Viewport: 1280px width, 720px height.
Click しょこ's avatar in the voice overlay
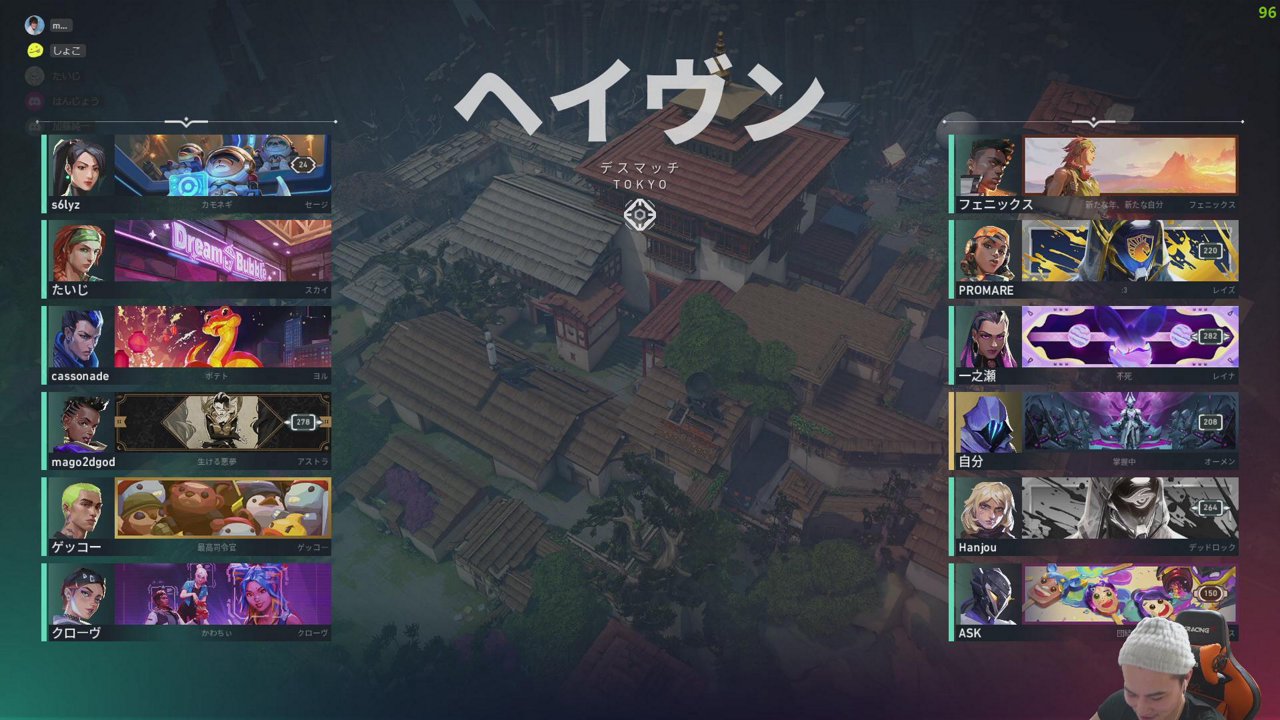coord(33,50)
